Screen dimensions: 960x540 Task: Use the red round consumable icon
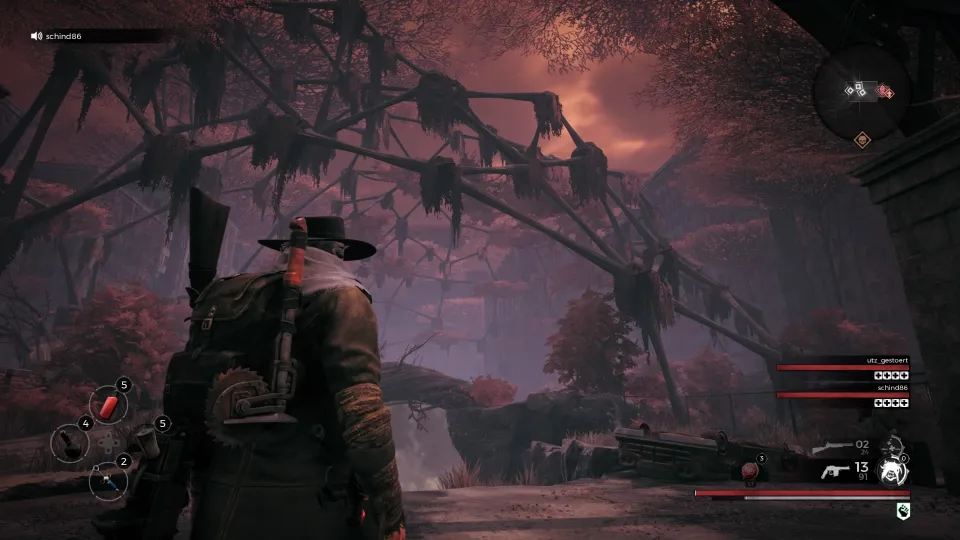pyautogui.click(x=749, y=470)
